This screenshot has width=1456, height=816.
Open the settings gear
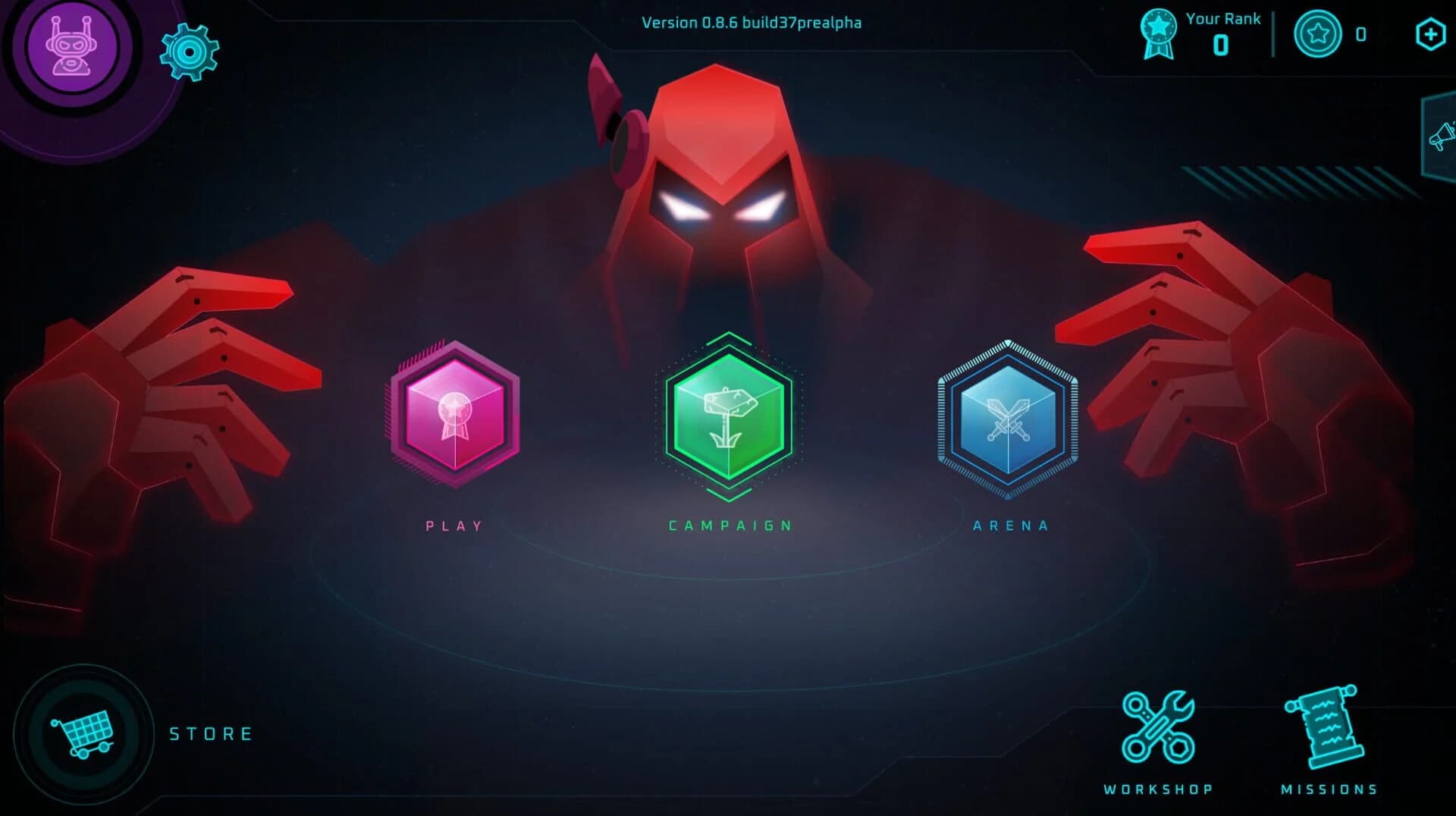[x=190, y=52]
